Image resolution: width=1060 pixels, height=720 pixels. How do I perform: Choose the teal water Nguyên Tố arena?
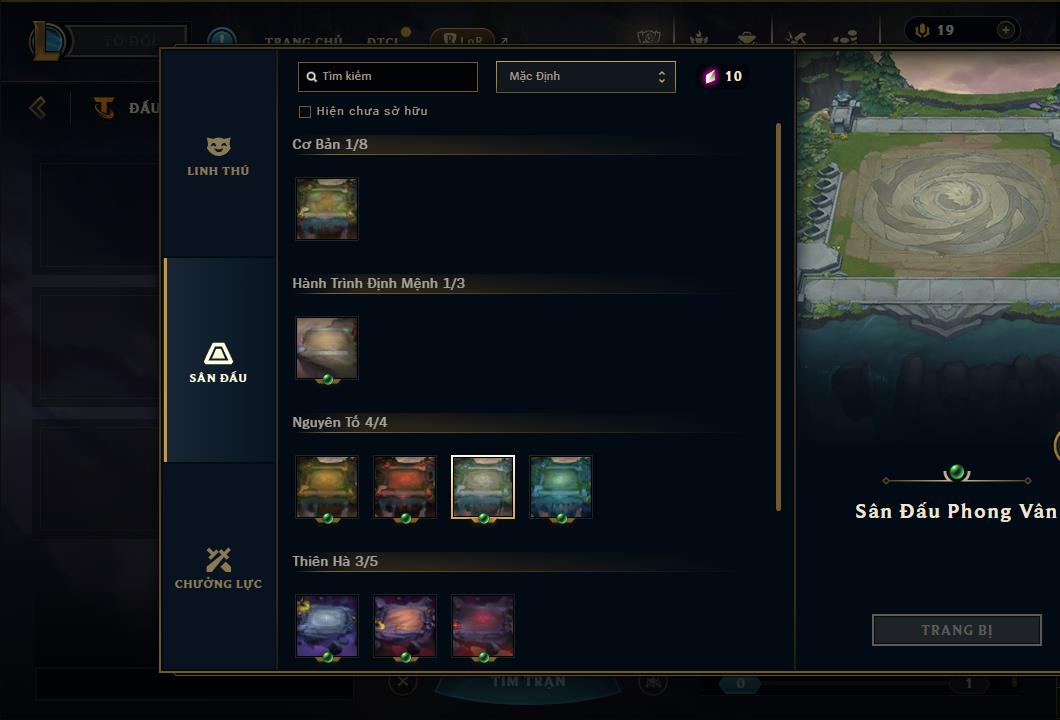(561, 487)
